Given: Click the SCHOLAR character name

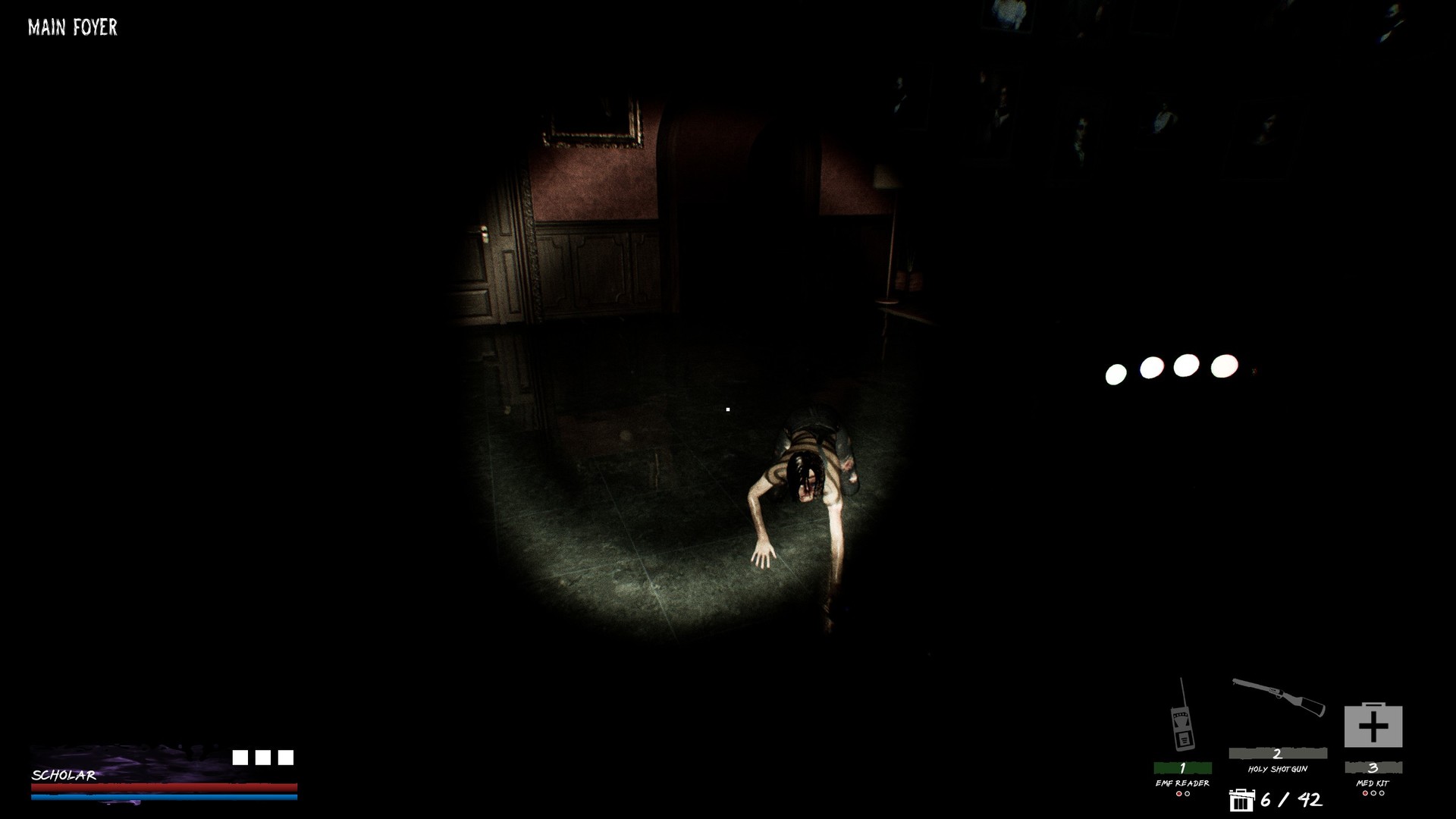Looking at the screenshot, I should click(x=64, y=776).
